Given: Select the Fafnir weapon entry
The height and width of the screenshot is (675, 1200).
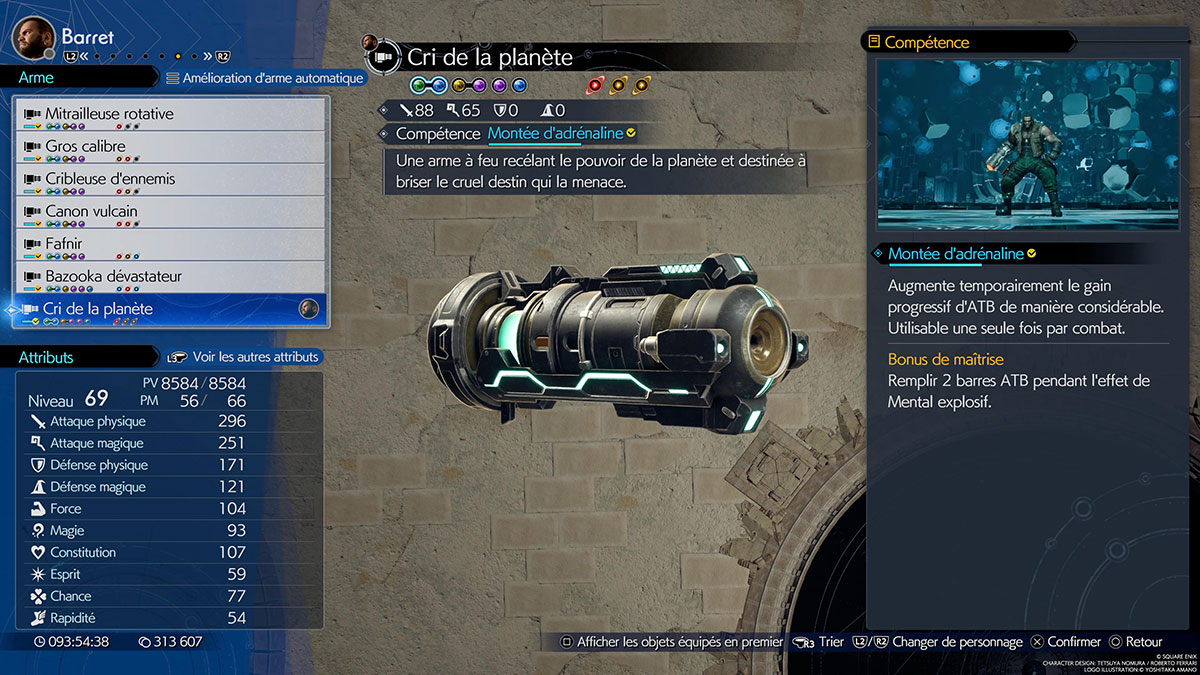Looking at the screenshot, I should coord(170,245).
